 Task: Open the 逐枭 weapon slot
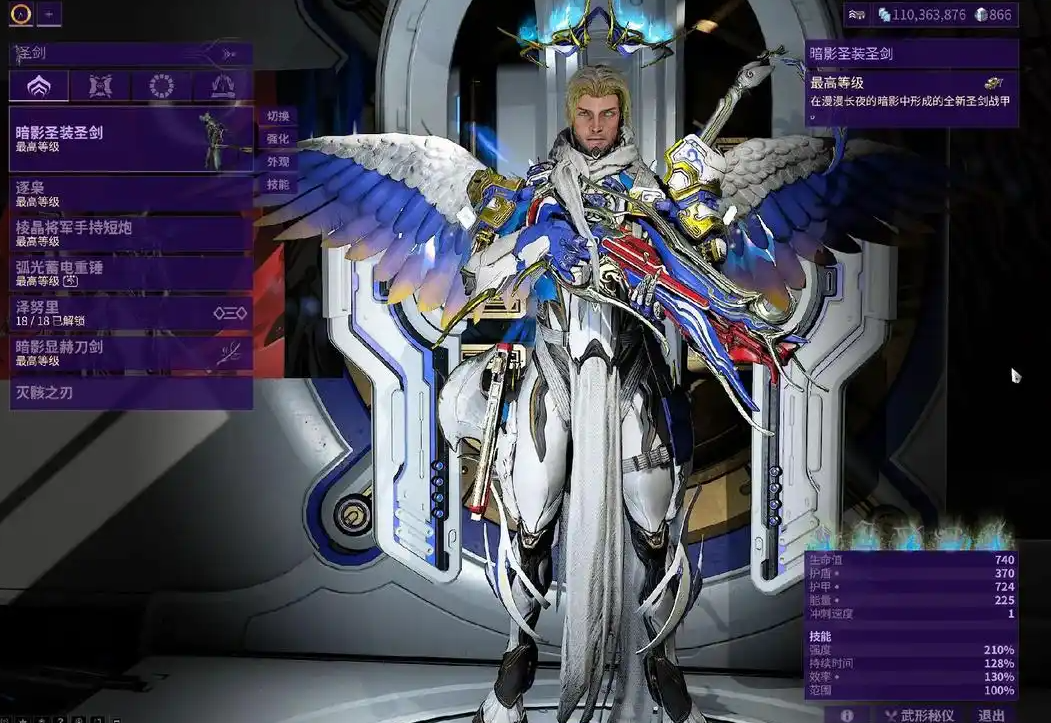click(130, 193)
